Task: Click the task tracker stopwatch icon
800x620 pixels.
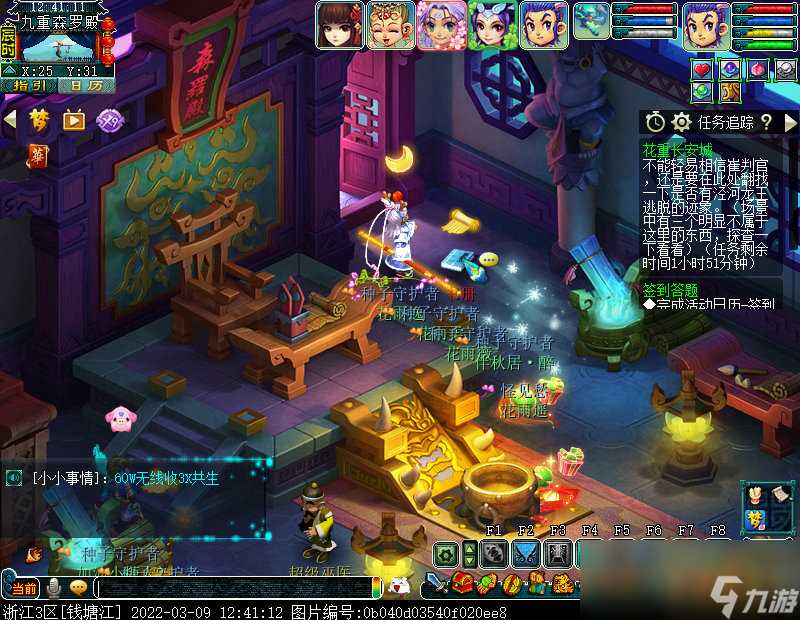Action: [x=655, y=122]
